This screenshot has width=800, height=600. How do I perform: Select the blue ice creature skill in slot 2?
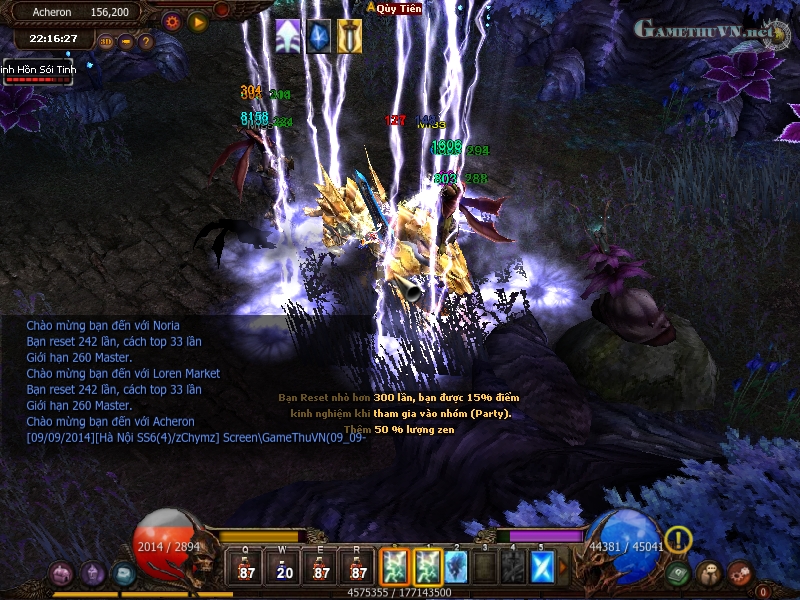pyautogui.click(x=456, y=566)
